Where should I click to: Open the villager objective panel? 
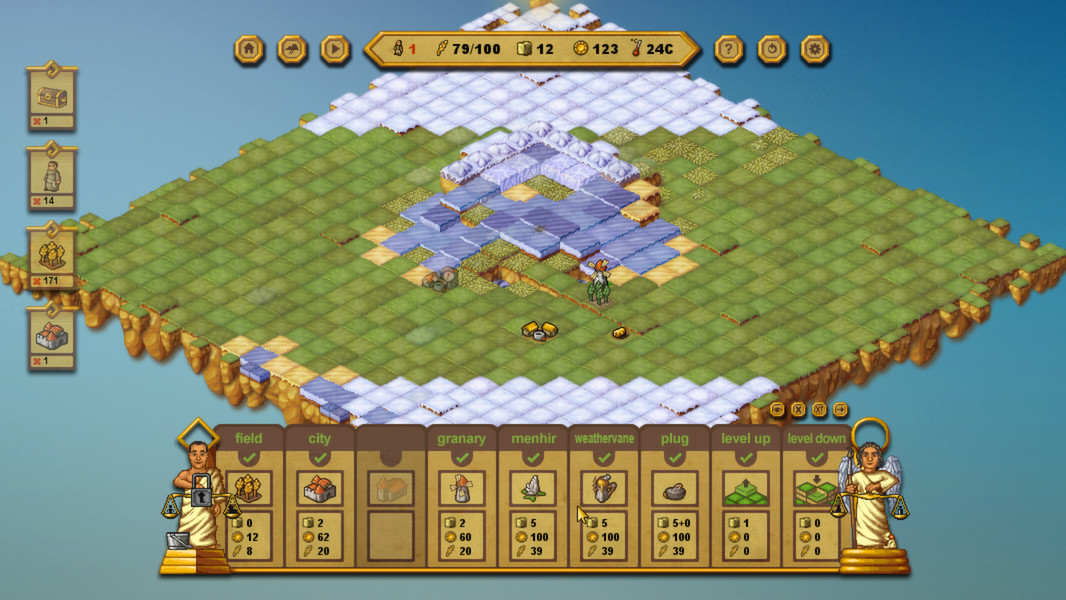pyautogui.click(x=52, y=177)
